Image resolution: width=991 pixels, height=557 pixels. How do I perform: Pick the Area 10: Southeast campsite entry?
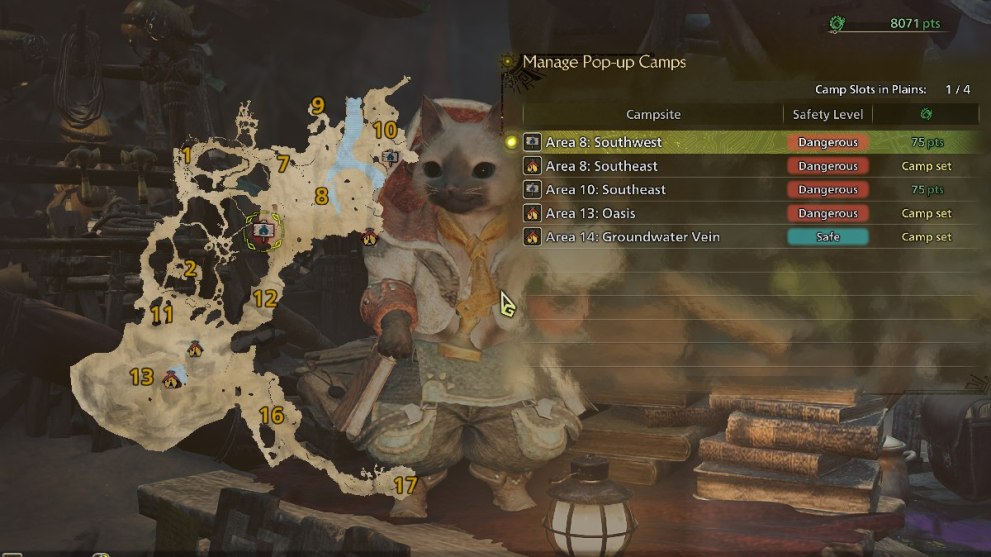[605, 190]
